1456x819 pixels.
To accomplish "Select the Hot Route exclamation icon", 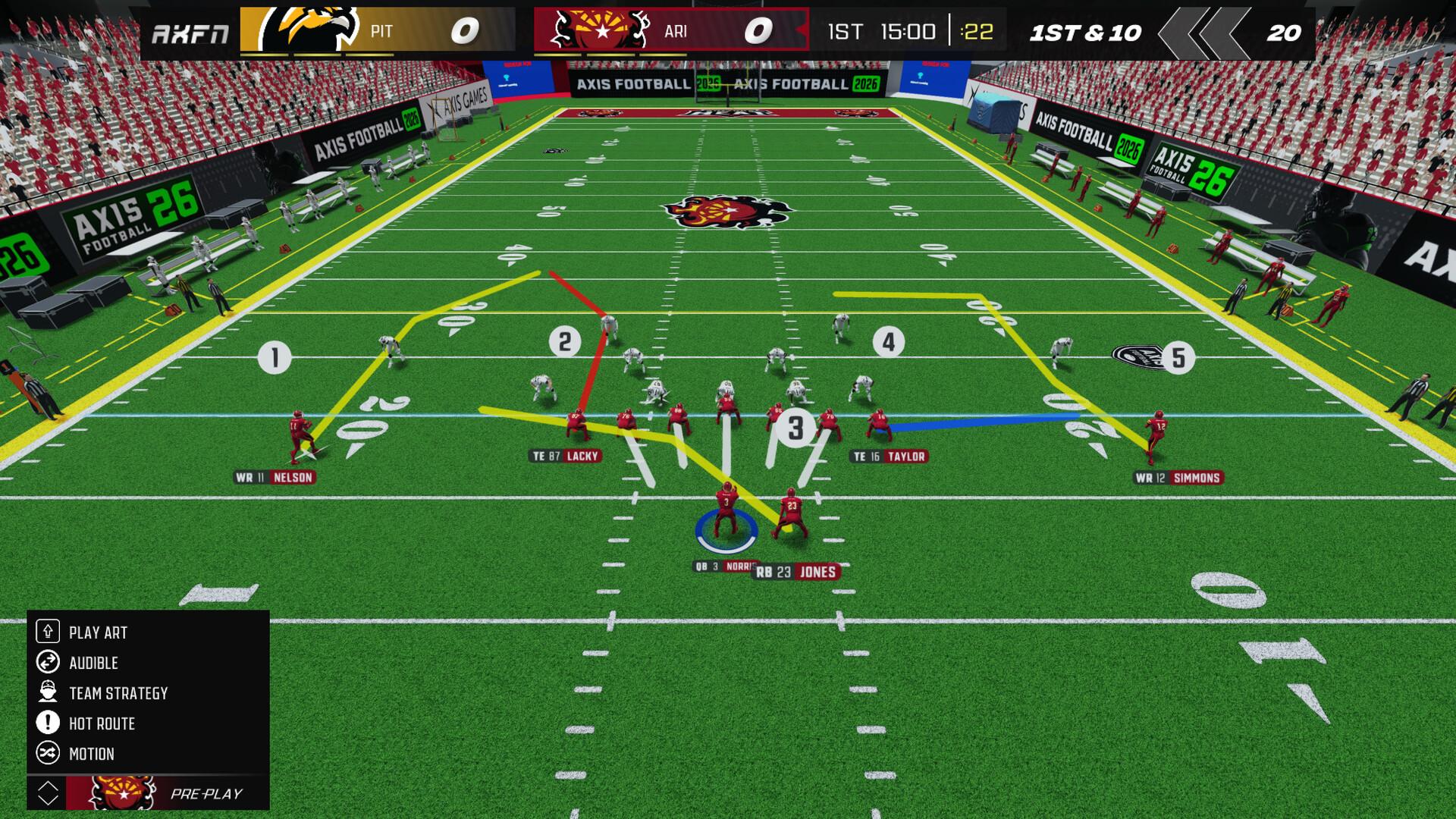I will pos(49,723).
